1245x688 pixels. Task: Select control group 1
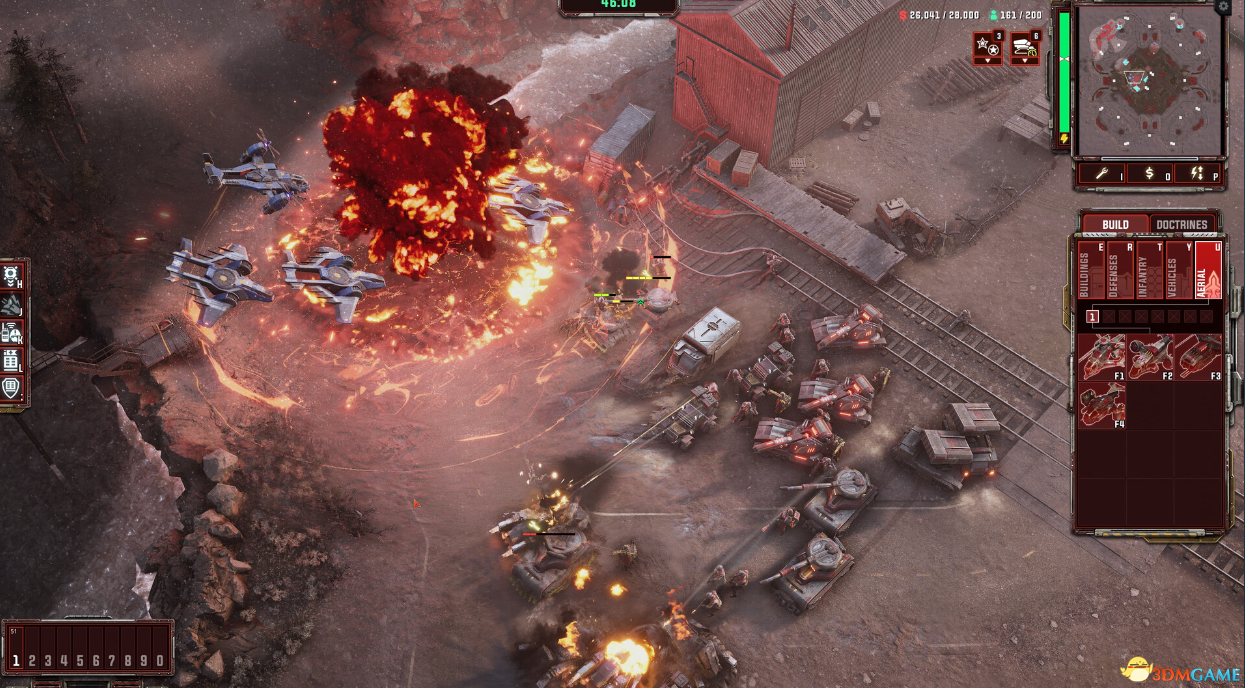pyautogui.click(x=17, y=661)
